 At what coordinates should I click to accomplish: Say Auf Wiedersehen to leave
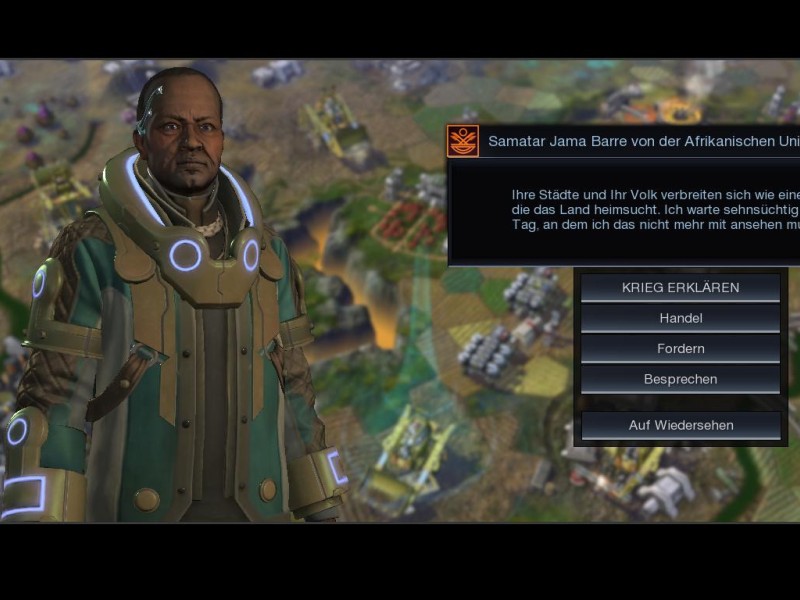click(x=680, y=425)
